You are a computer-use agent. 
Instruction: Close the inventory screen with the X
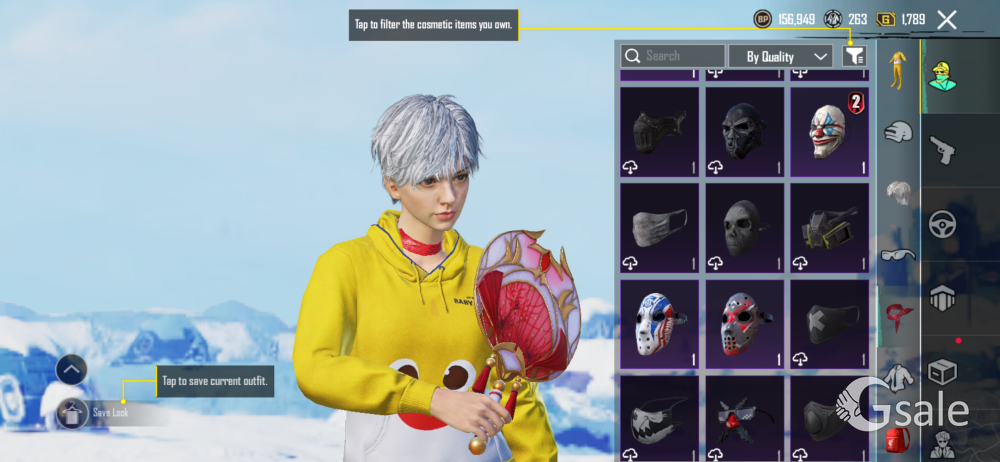pyautogui.click(x=947, y=19)
